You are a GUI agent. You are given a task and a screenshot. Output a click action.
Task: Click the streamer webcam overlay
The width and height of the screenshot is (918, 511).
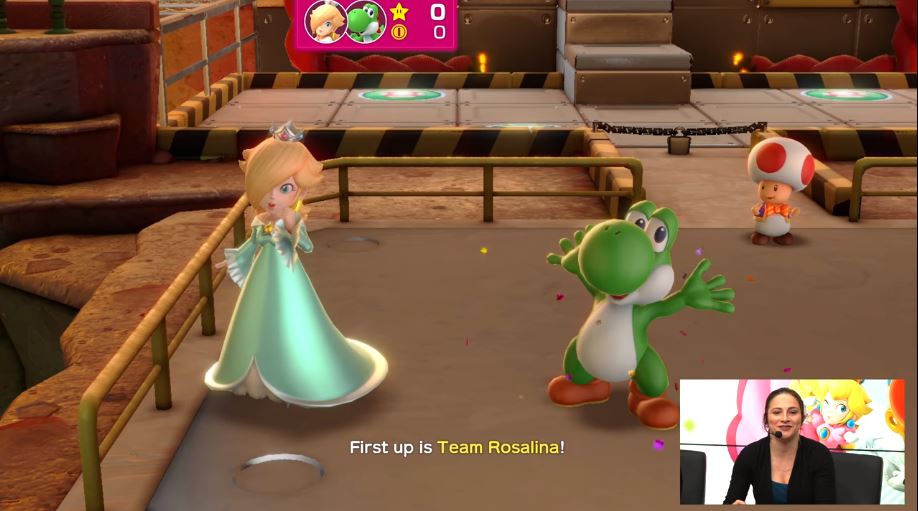click(792, 441)
